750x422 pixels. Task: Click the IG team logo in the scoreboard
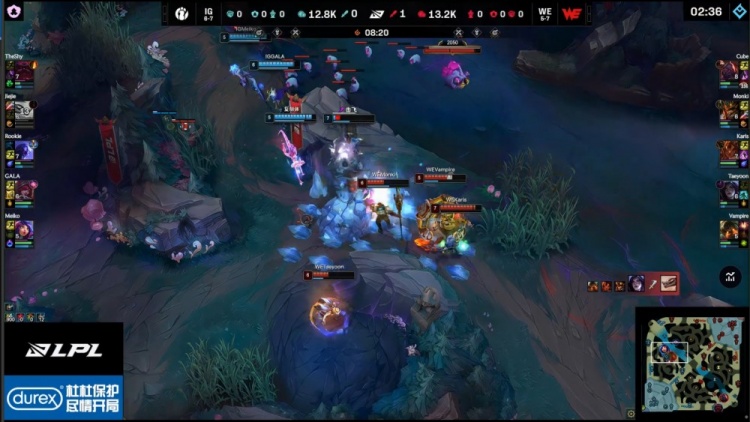[x=180, y=14]
